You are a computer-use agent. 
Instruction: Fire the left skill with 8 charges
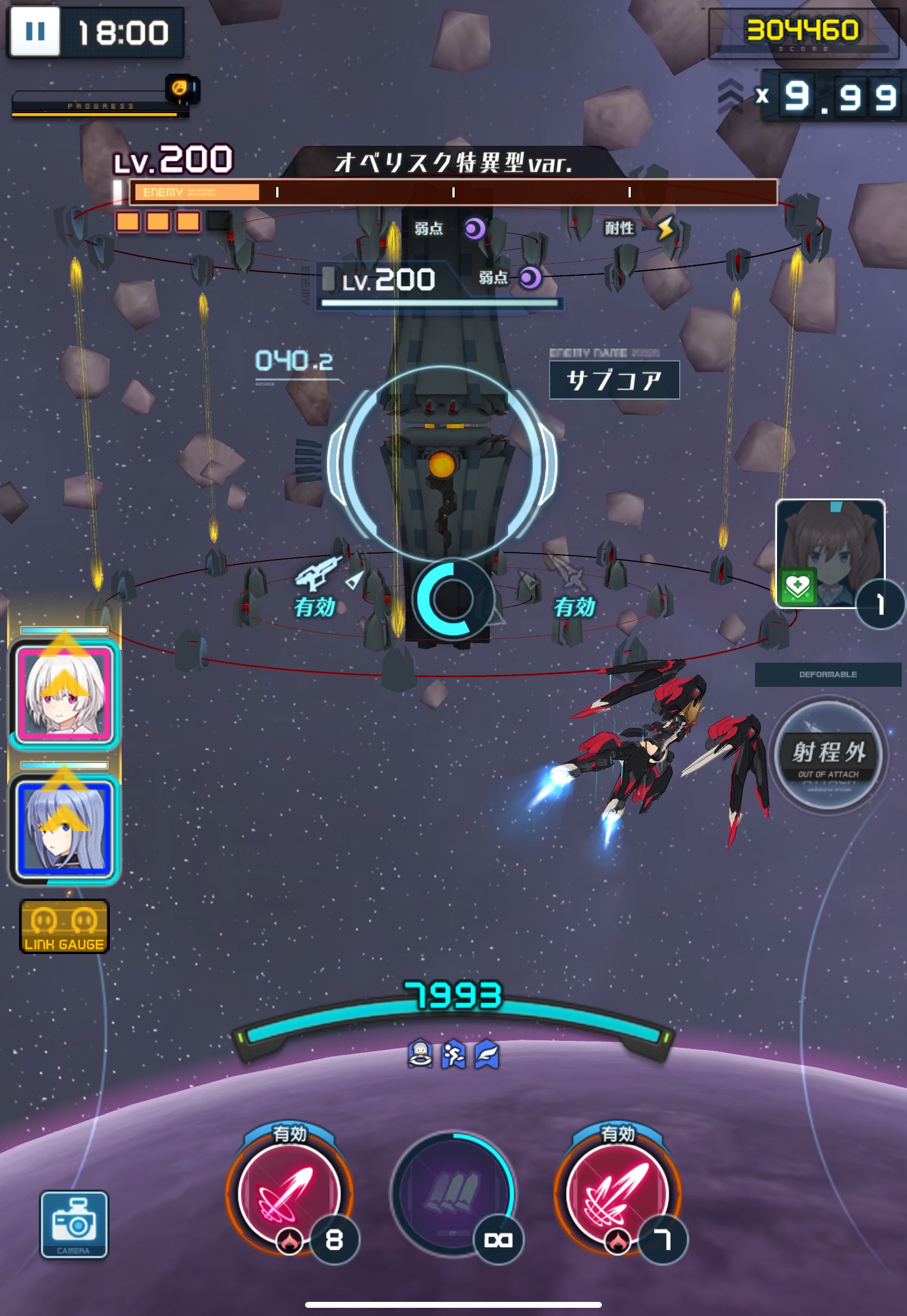pyautogui.click(x=289, y=1192)
